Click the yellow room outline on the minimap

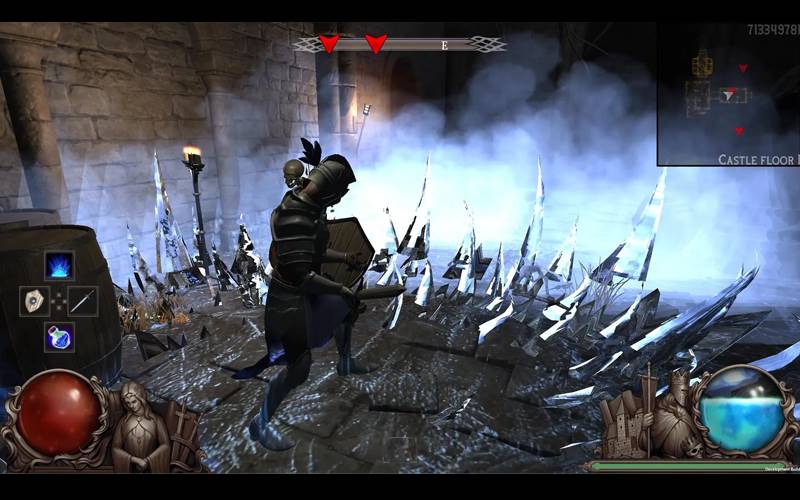pos(702,63)
